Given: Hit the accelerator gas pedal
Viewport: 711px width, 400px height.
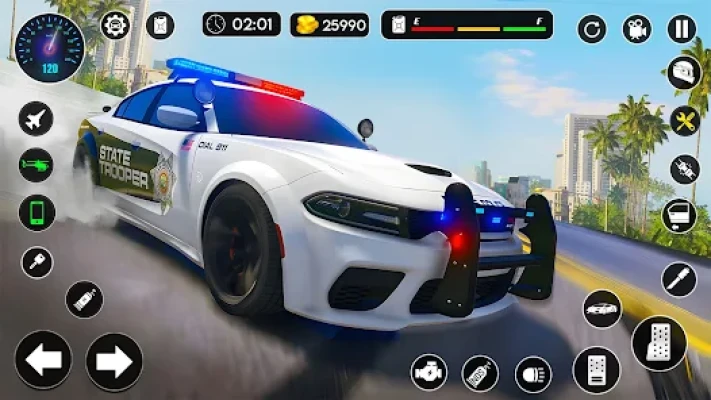Looking at the screenshot, I should coord(659,343).
